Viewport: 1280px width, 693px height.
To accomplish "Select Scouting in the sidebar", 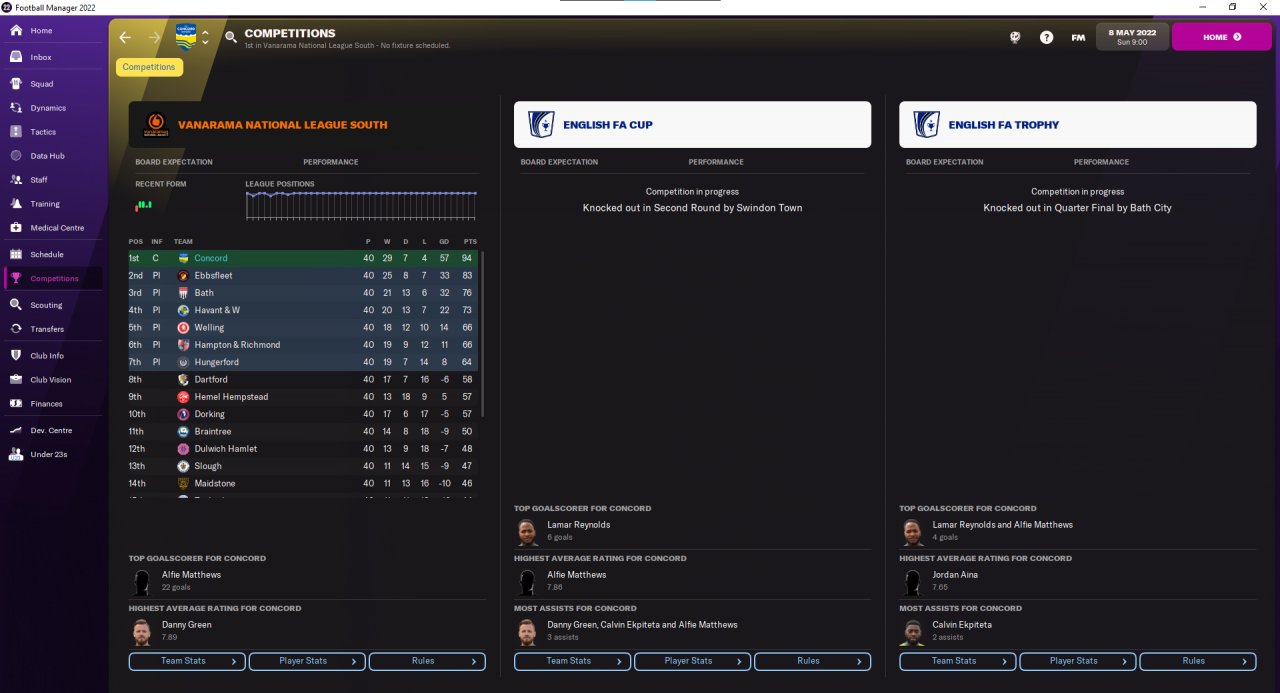I will 46,305.
